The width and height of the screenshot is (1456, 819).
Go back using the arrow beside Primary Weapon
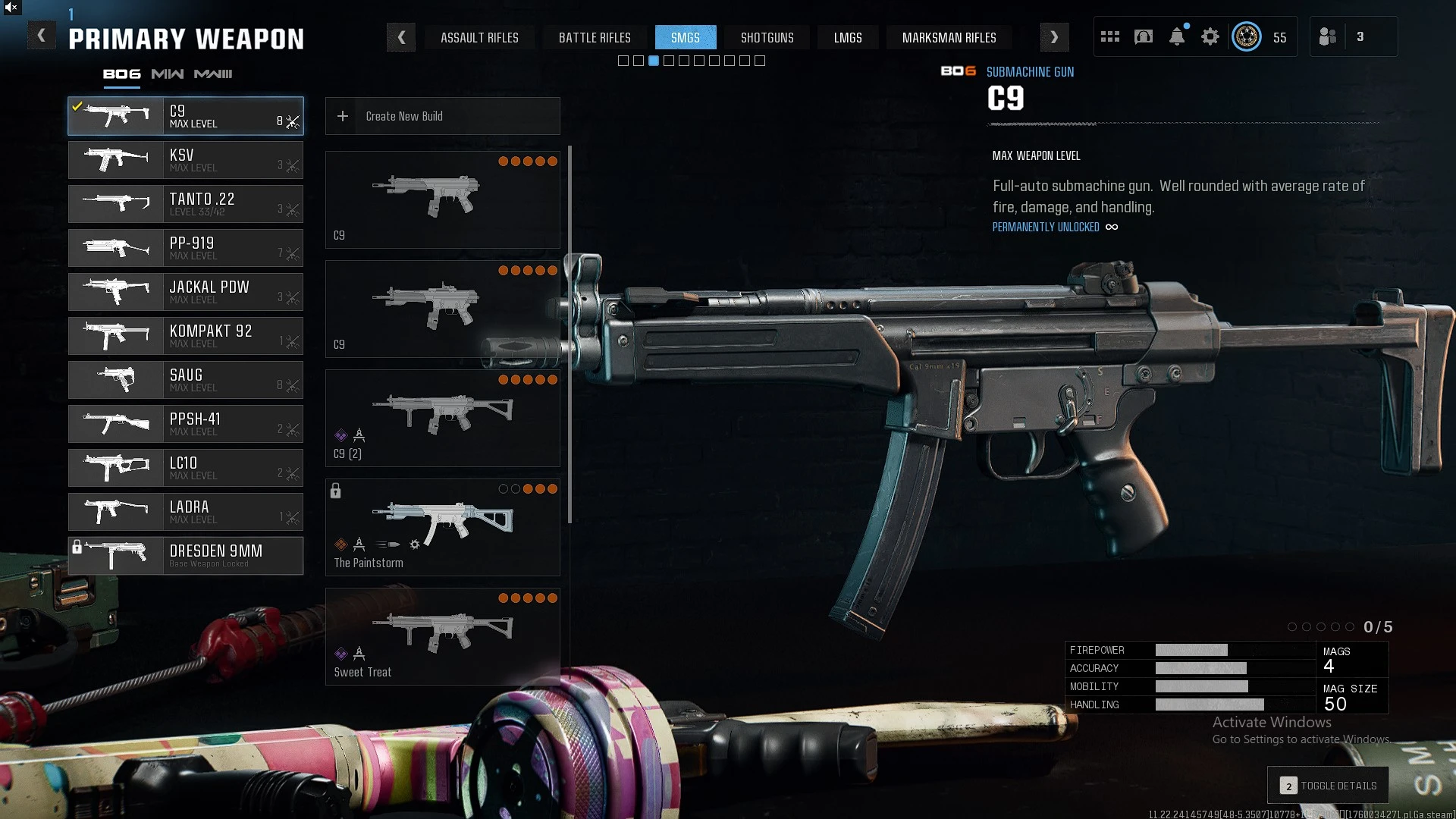[42, 36]
